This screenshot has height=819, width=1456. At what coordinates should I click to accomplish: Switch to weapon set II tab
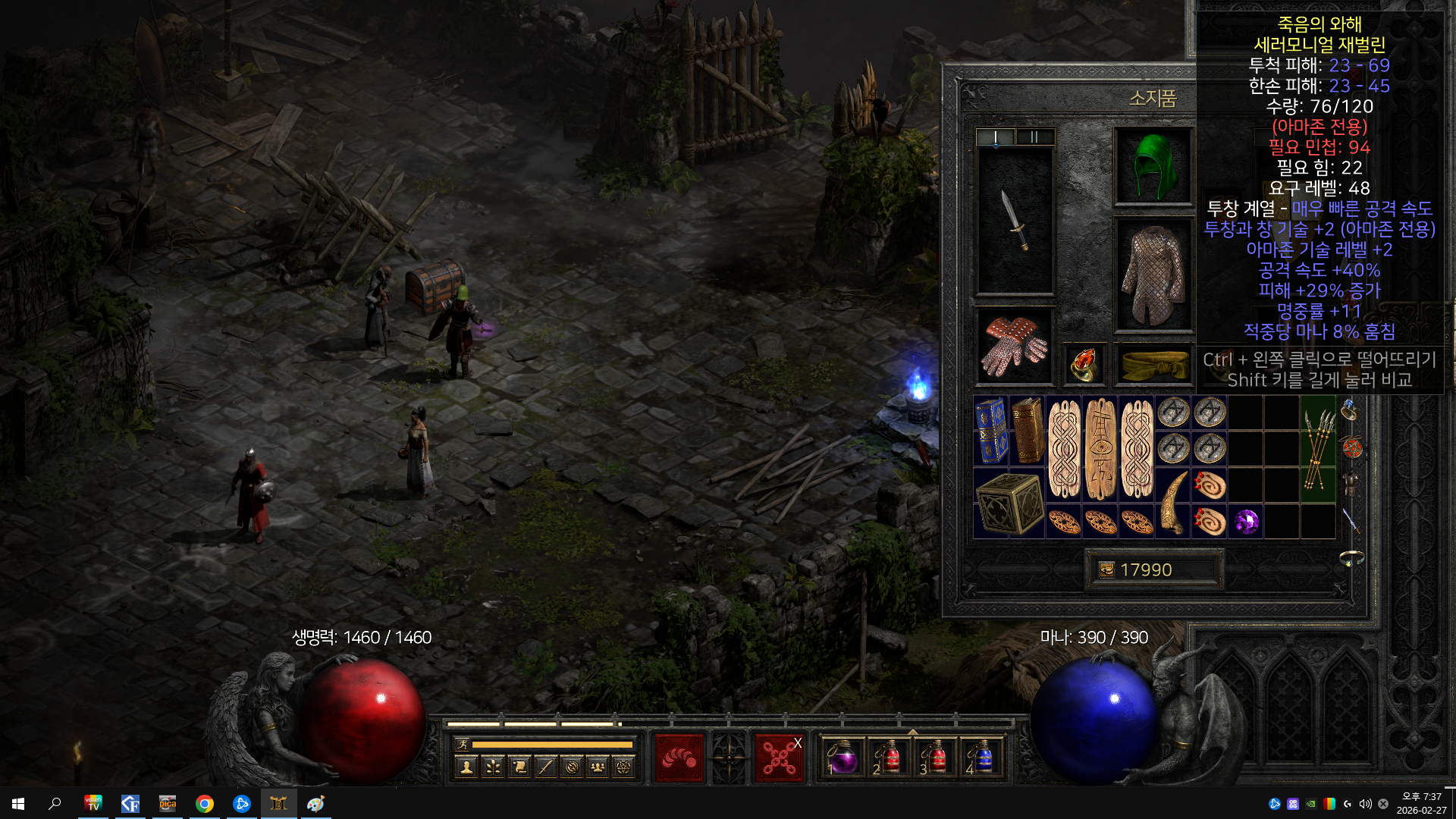[x=1034, y=137]
